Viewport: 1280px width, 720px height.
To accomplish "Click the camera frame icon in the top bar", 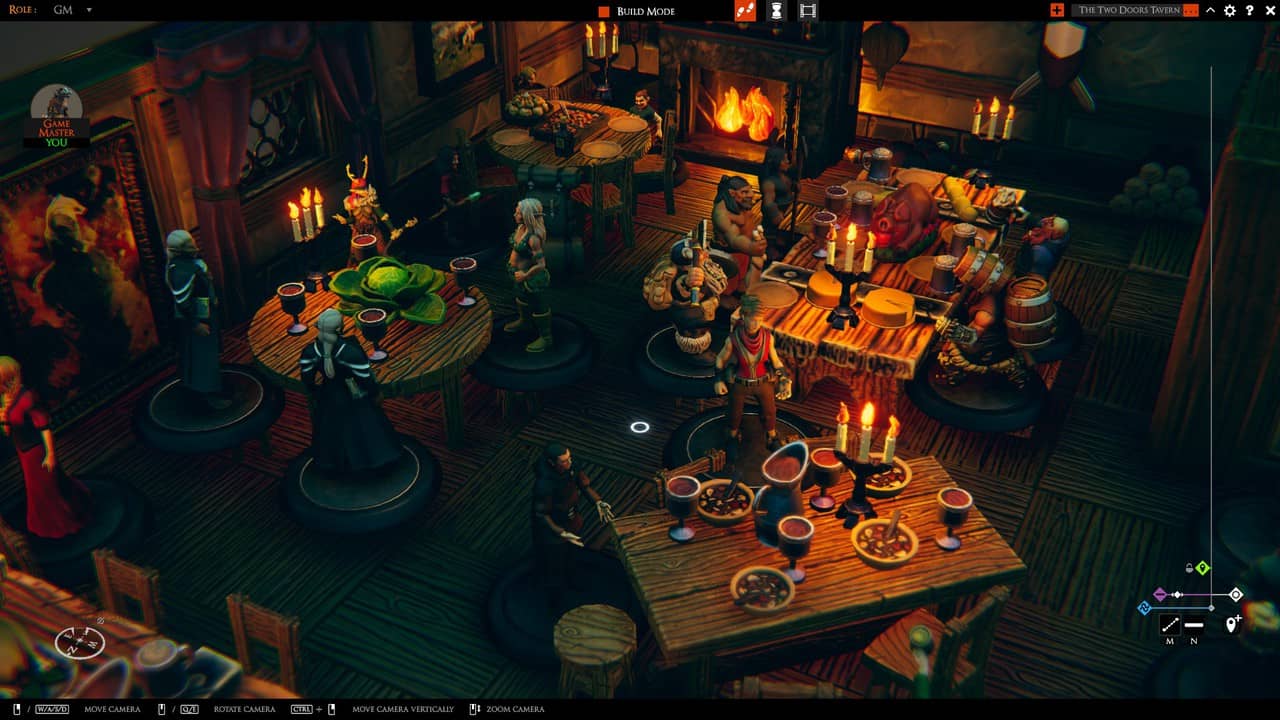I will tap(808, 11).
